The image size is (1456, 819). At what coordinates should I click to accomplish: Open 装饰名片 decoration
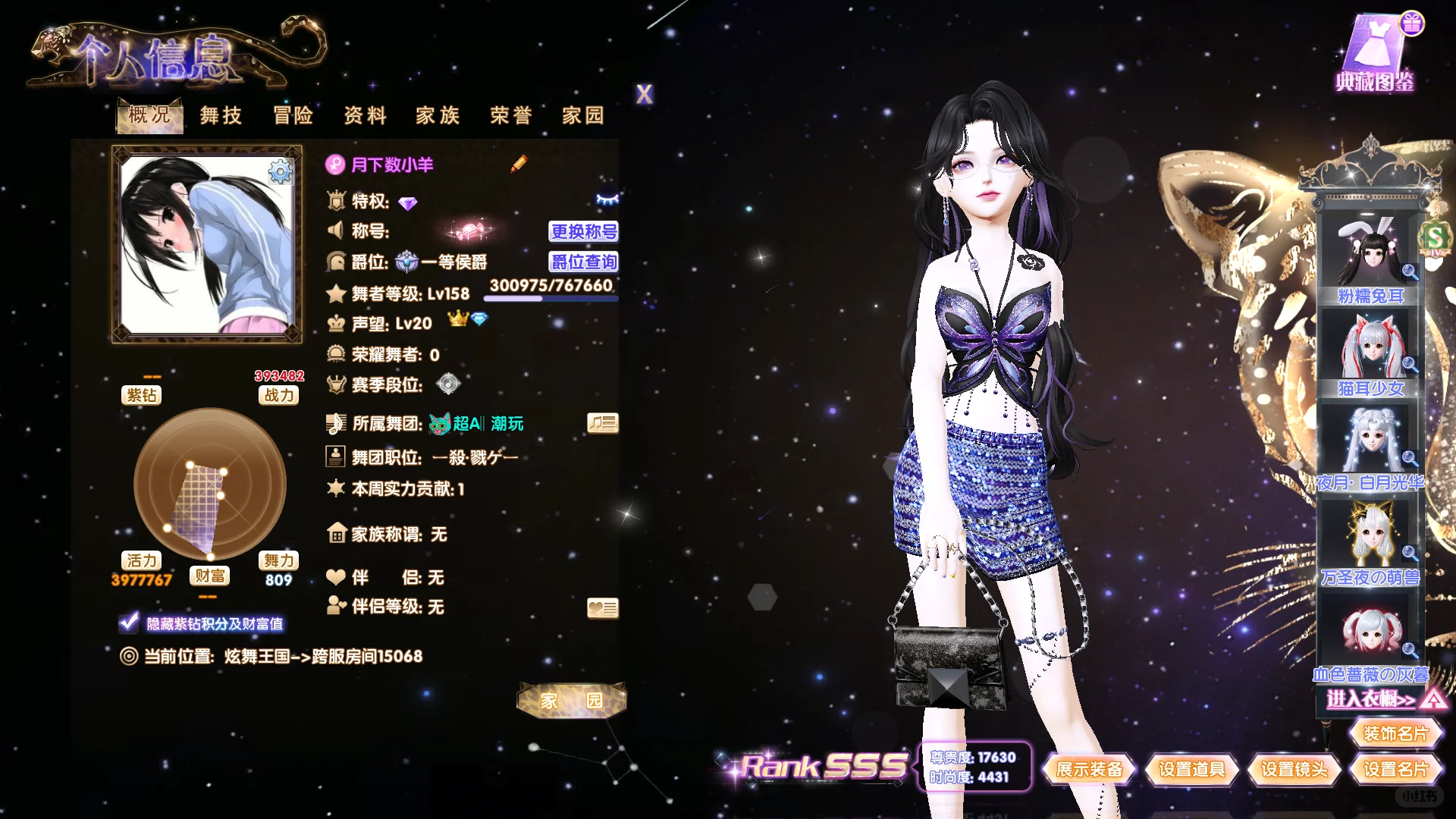1395,733
